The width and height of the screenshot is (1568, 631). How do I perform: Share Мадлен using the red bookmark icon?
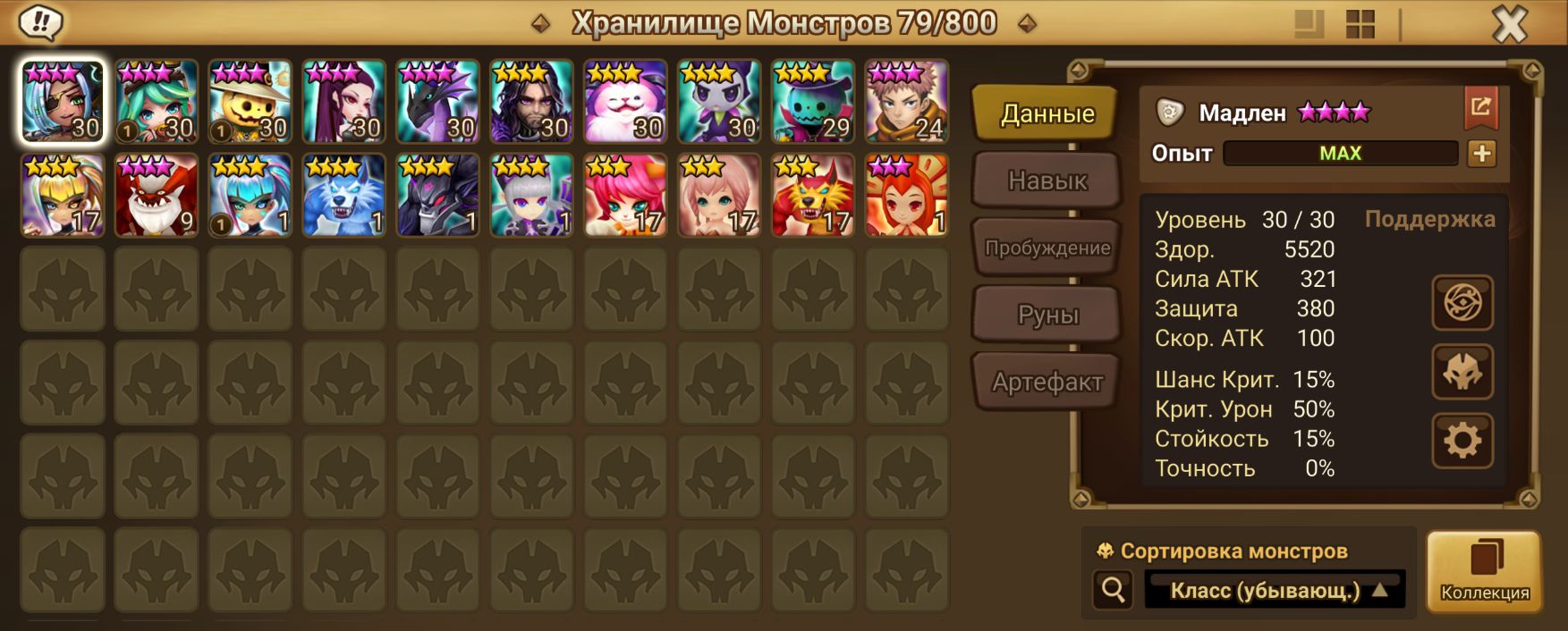[x=1480, y=108]
